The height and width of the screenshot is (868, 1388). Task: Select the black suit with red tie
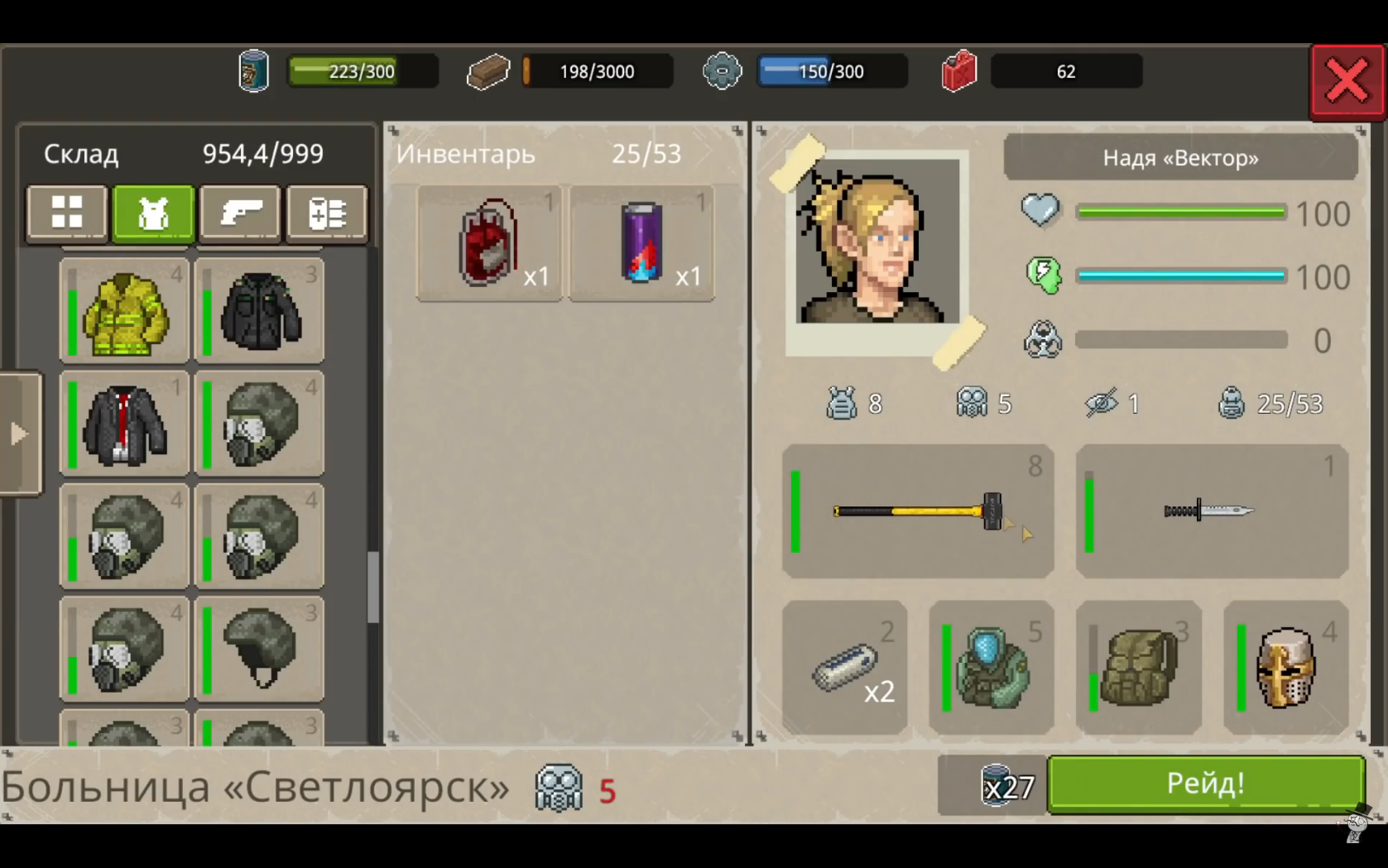tap(125, 424)
